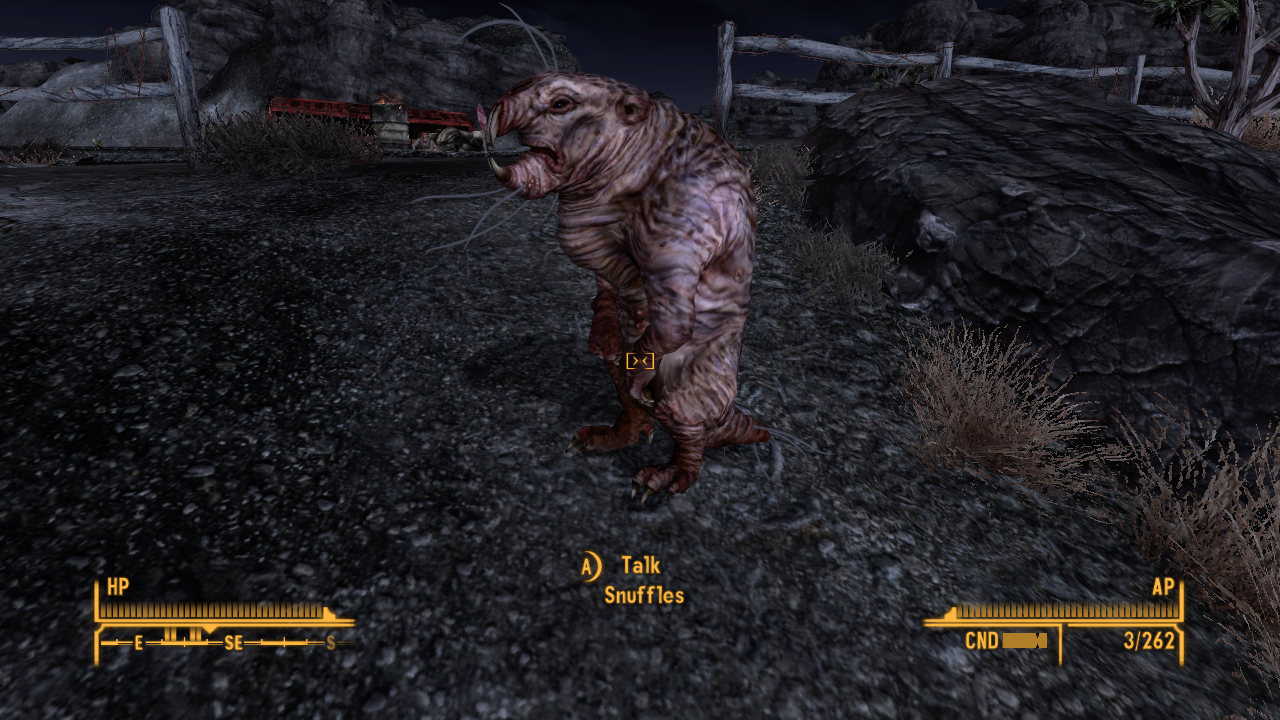The image size is (1280, 720).
Task: Click the CND weapon condition label
Action: [x=982, y=641]
